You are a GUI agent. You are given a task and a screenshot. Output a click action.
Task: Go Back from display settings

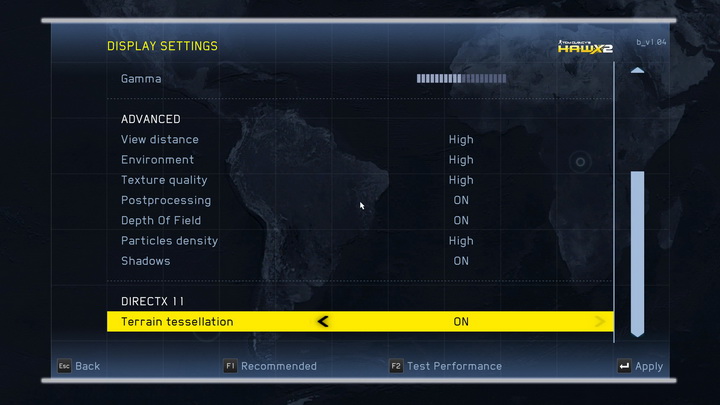tap(78, 366)
